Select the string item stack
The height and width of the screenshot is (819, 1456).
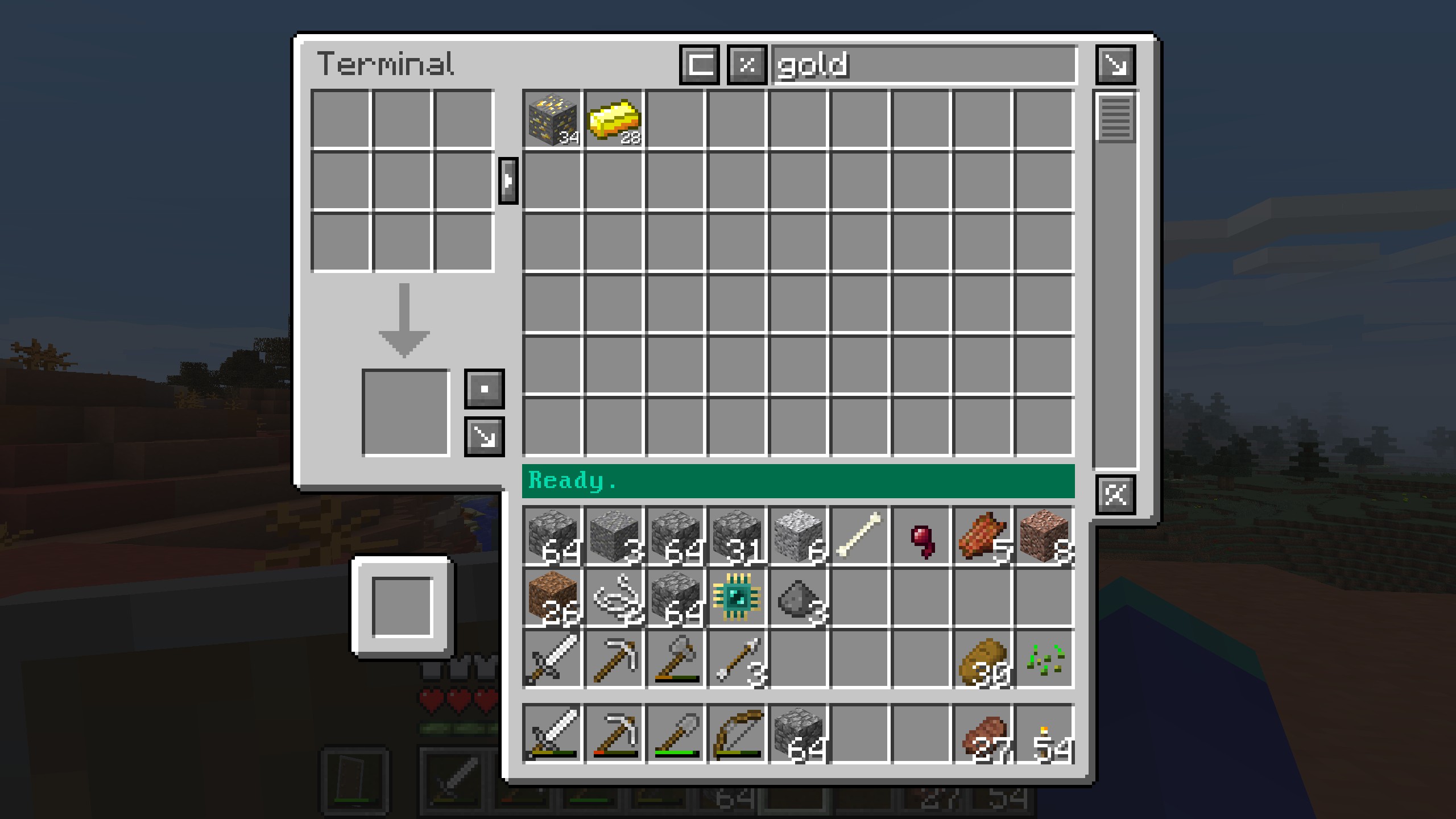[614, 598]
